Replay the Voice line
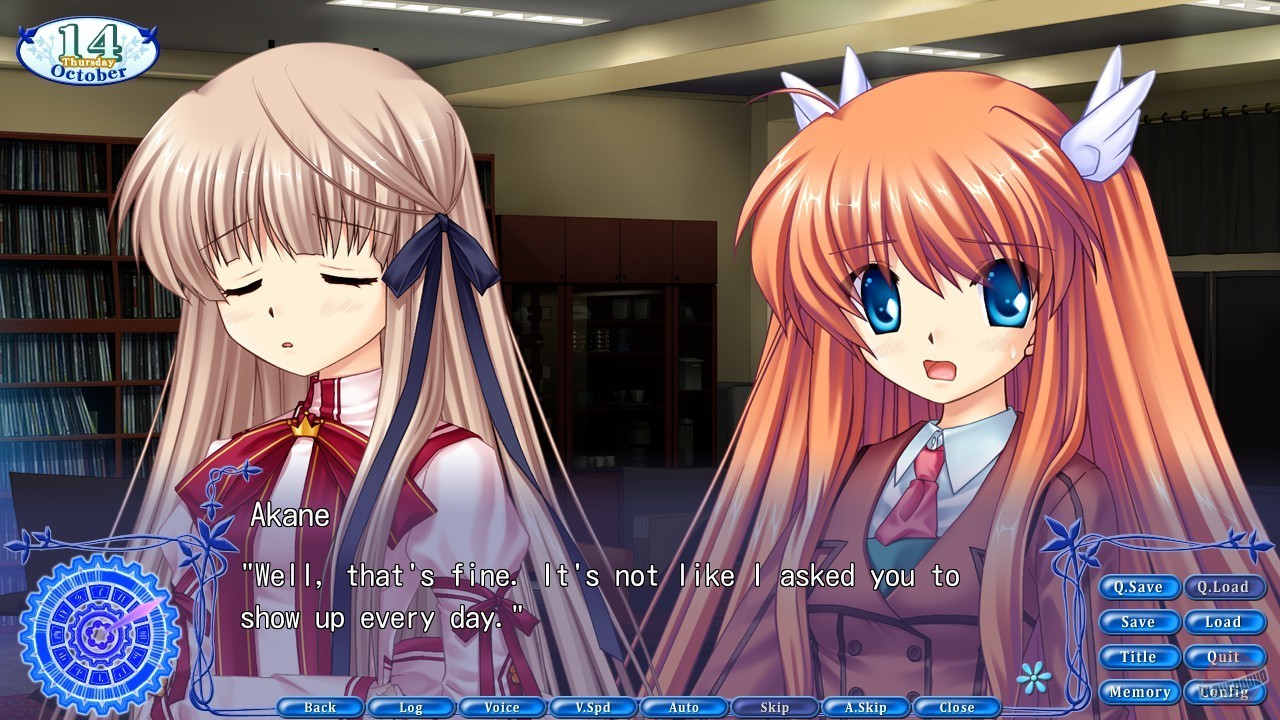This screenshot has width=1280, height=720. coord(502,706)
